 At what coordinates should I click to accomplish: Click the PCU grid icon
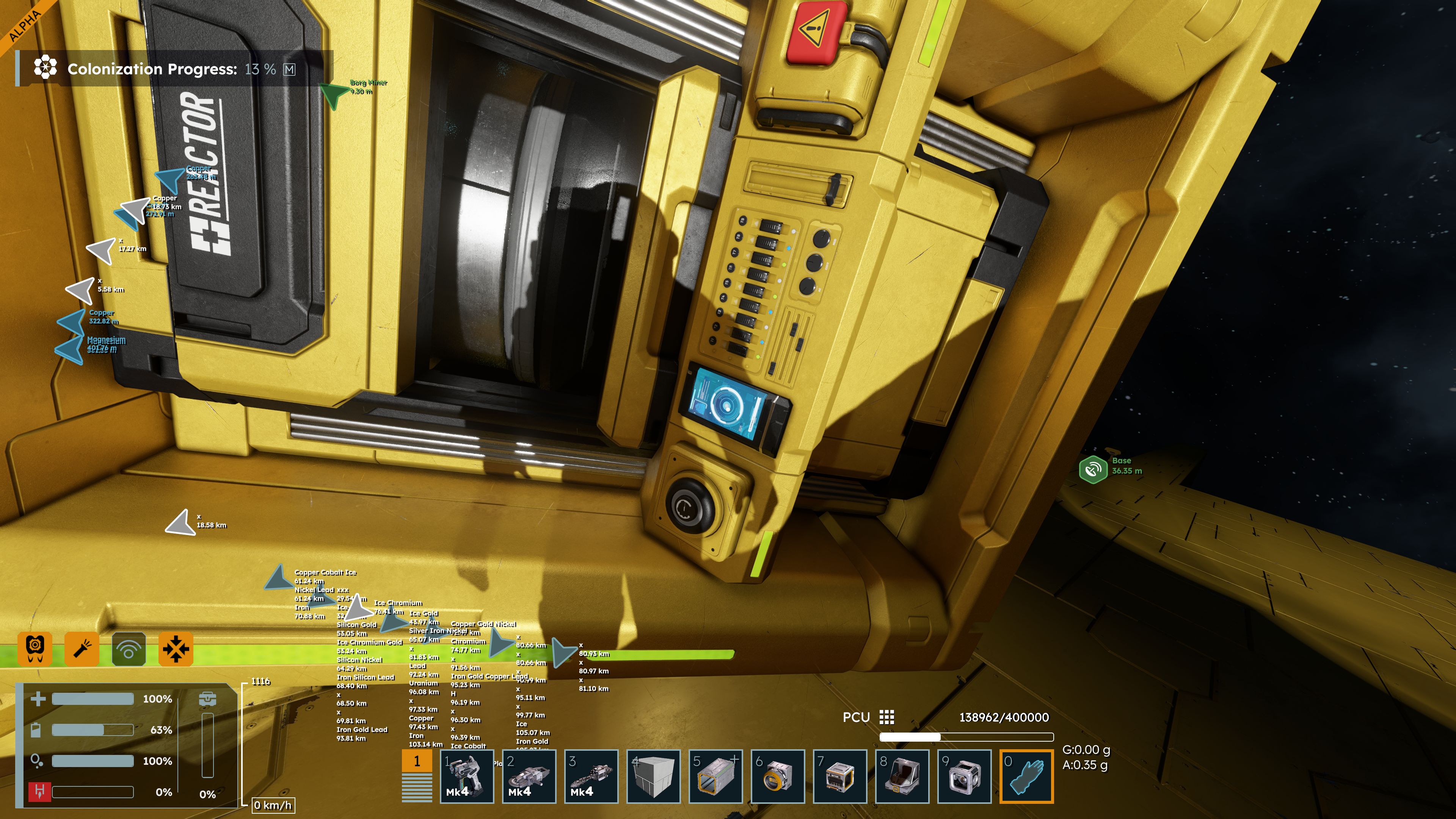pyautogui.click(x=887, y=717)
